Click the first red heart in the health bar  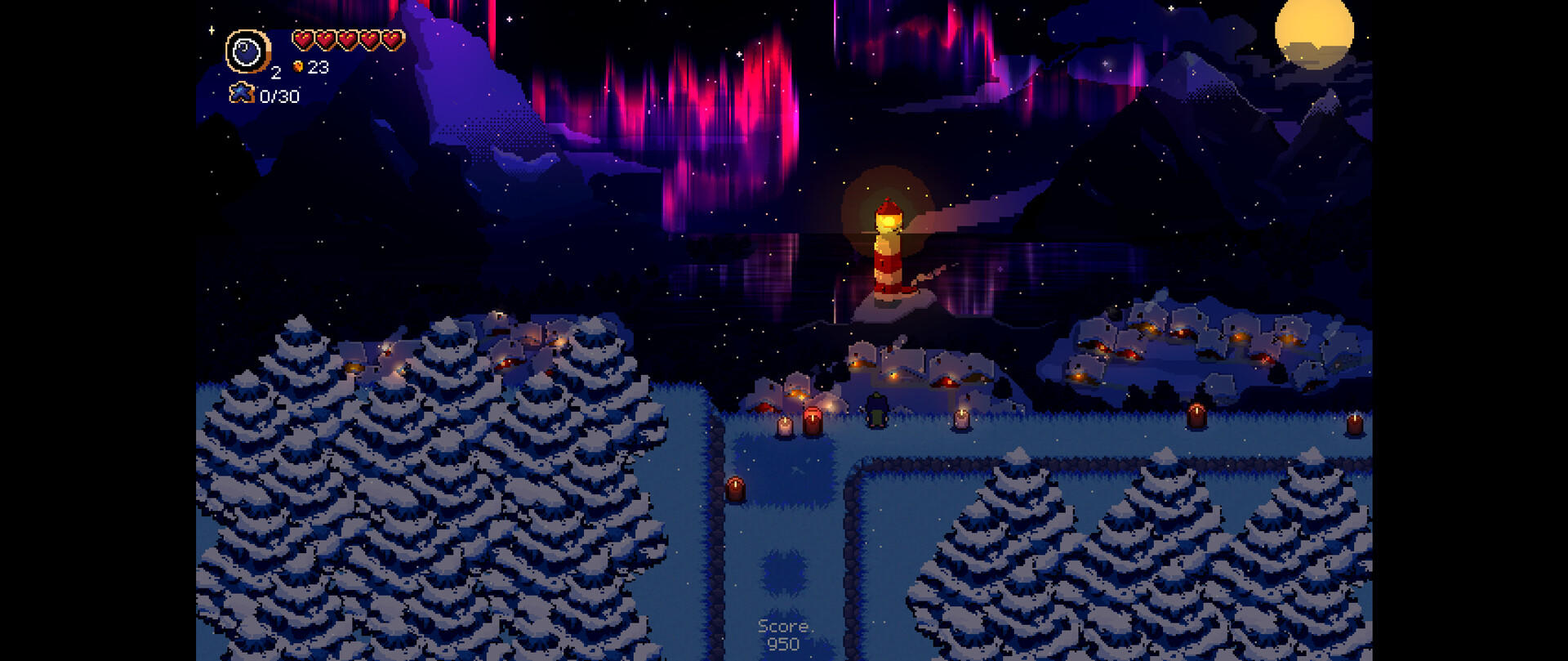click(x=301, y=39)
